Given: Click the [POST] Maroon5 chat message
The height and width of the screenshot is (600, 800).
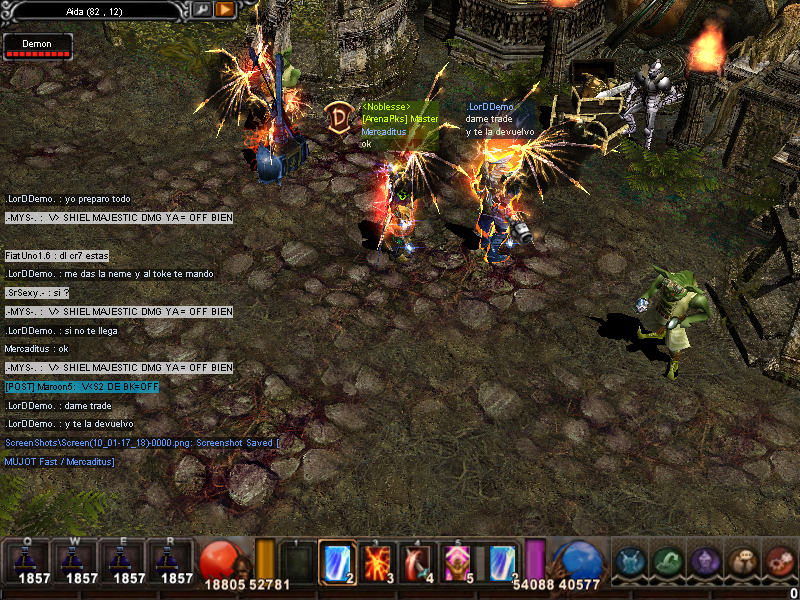Looking at the screenshot, I should click(81, 387).
